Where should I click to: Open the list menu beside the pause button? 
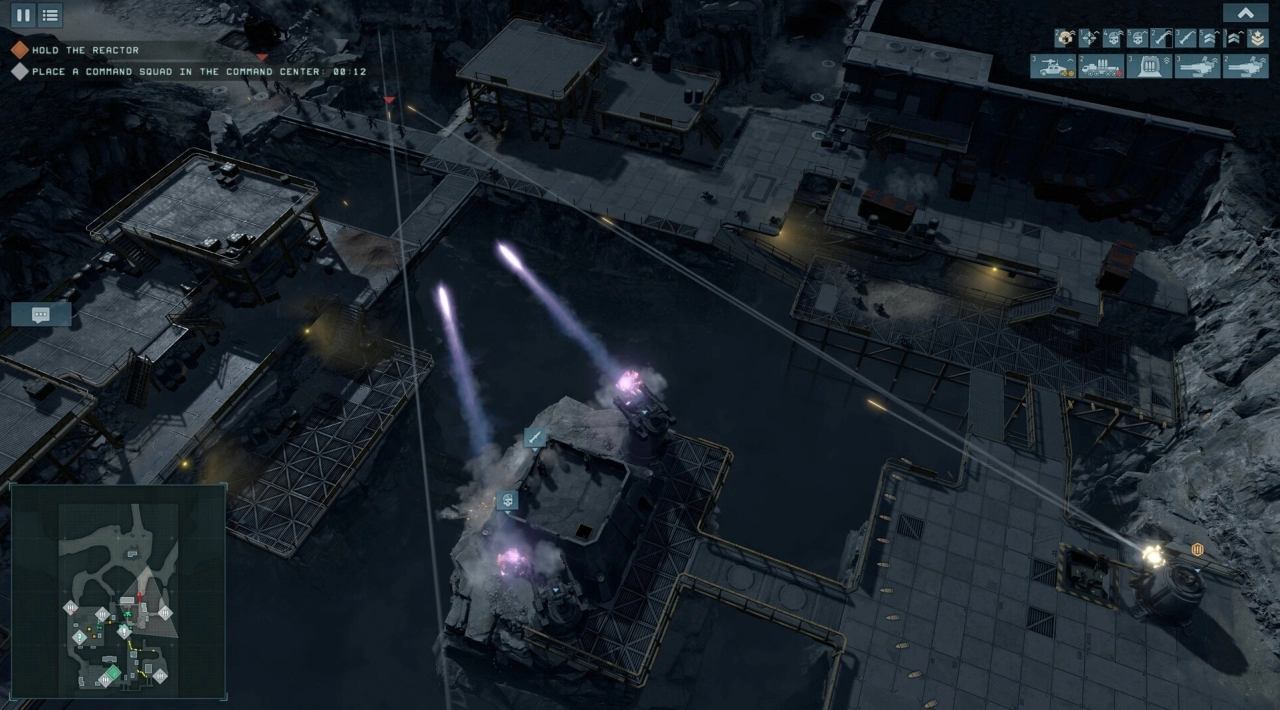pos(50,15)
